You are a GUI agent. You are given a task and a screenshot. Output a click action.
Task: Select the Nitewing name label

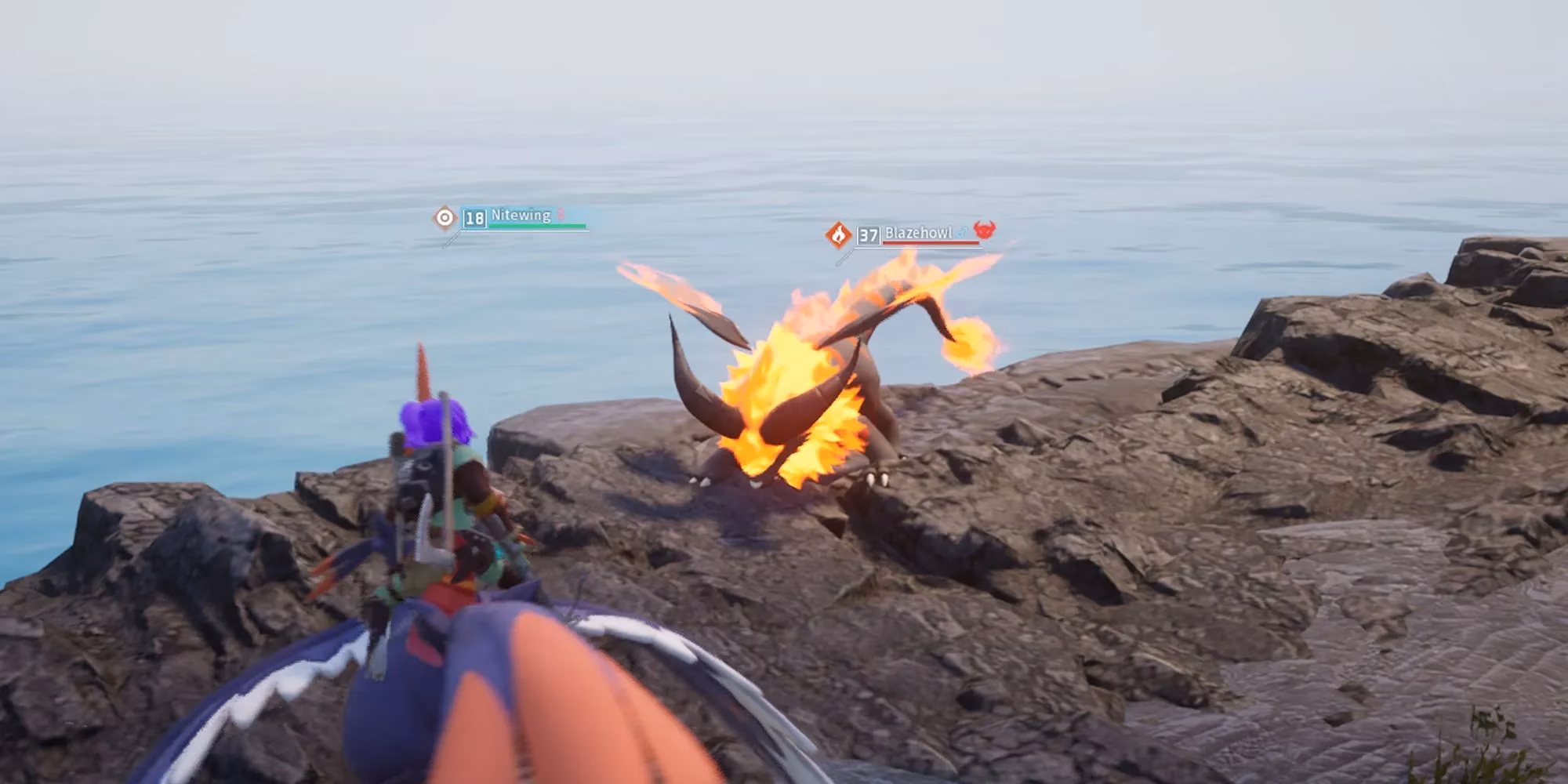[521, 215]
